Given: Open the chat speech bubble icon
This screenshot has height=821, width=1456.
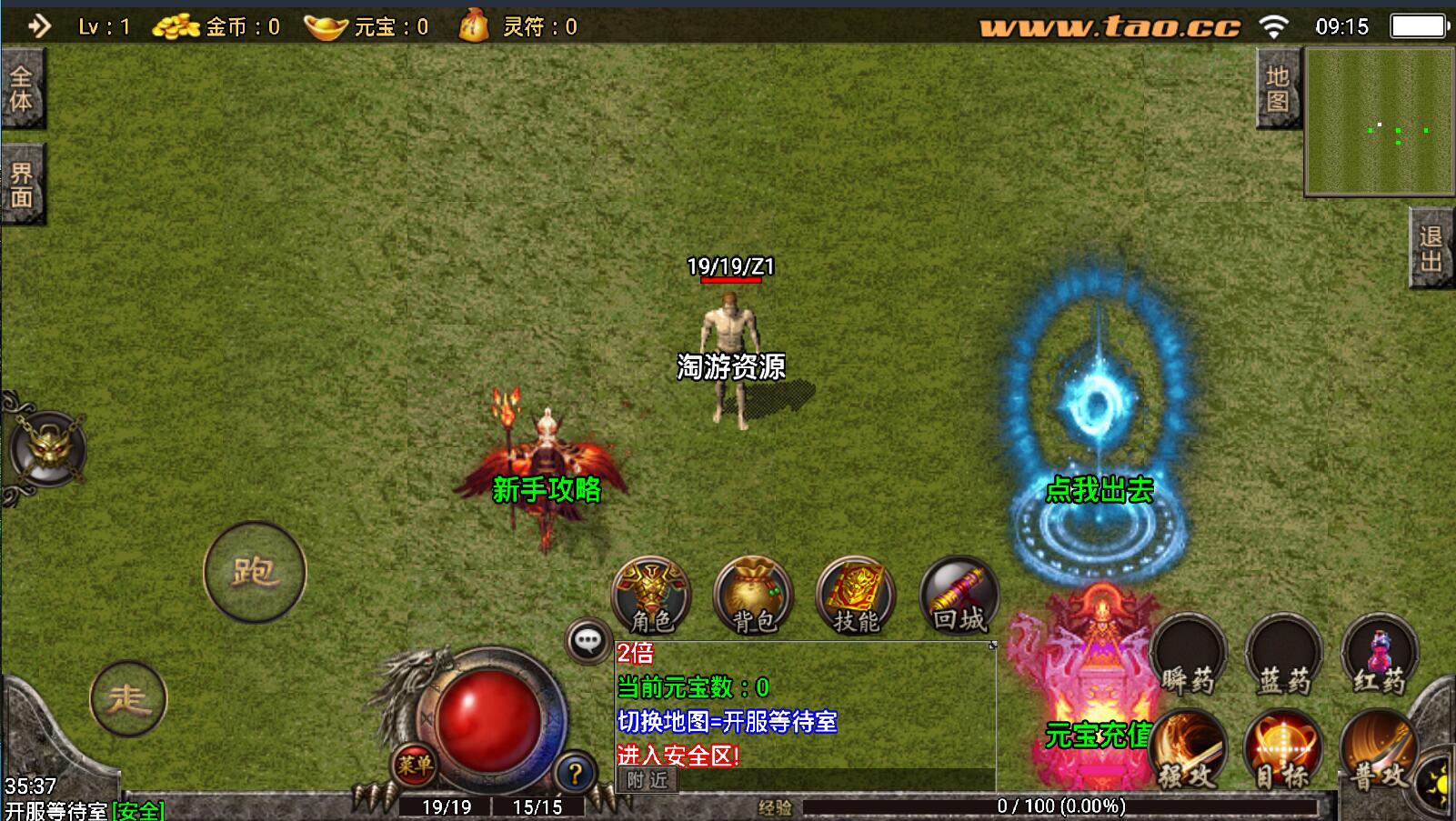Looking at the screenshot, I should [x=587, y=641].
